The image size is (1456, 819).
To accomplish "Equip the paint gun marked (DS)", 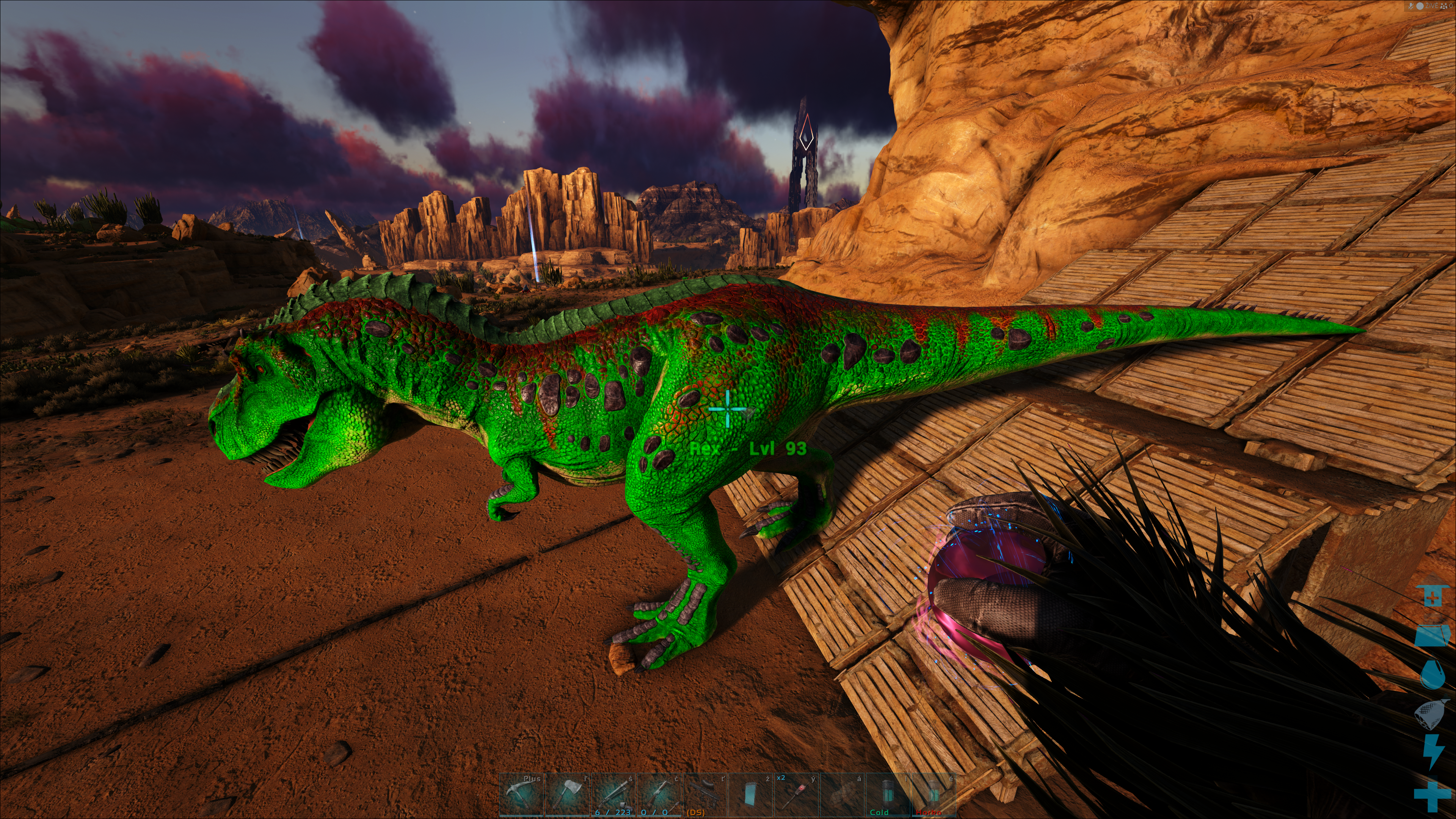I will click(x=705, y=794).
